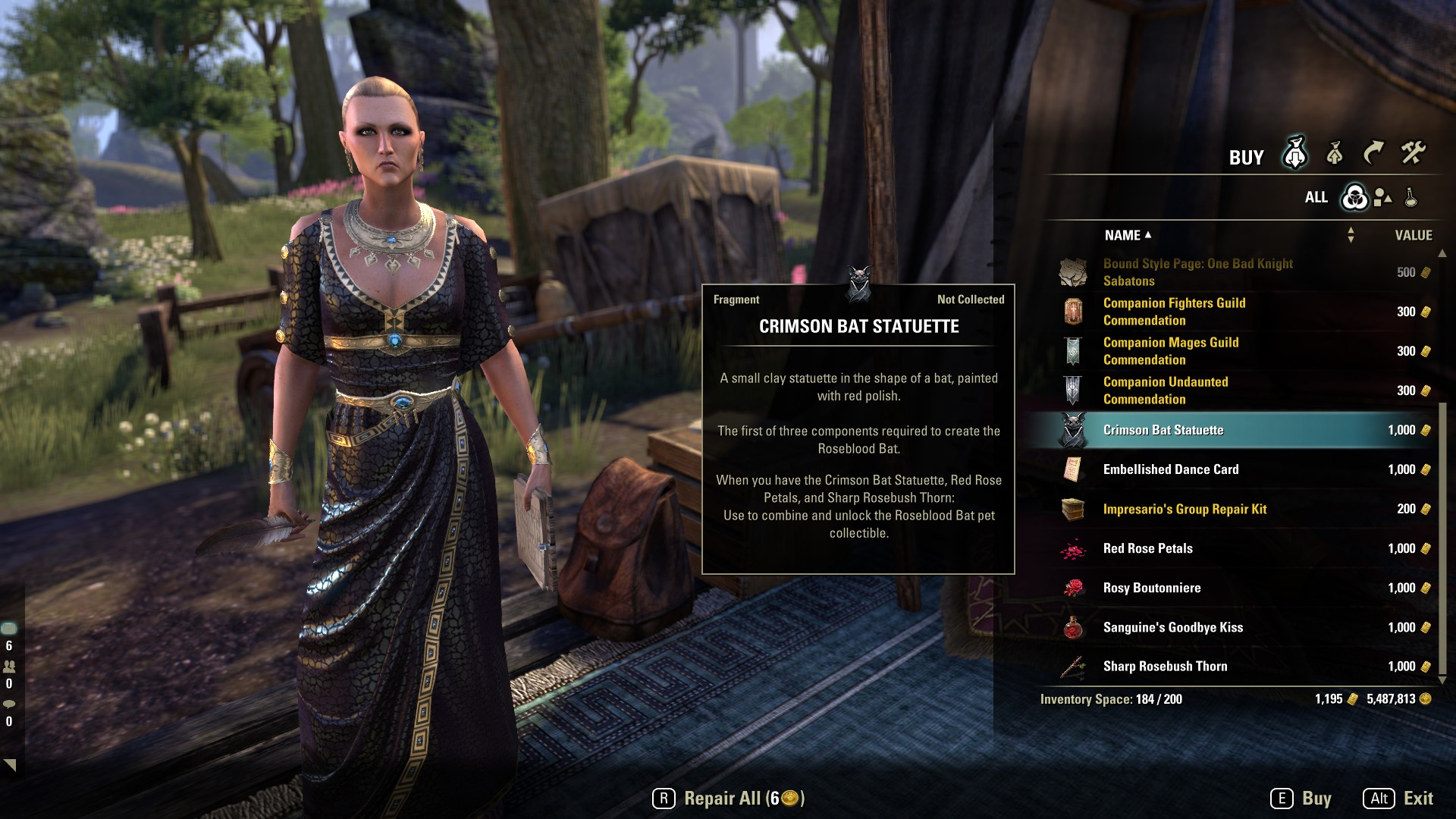
Task: Select Sanguine's Goodbye Kiss
Action: point(1172,627)
